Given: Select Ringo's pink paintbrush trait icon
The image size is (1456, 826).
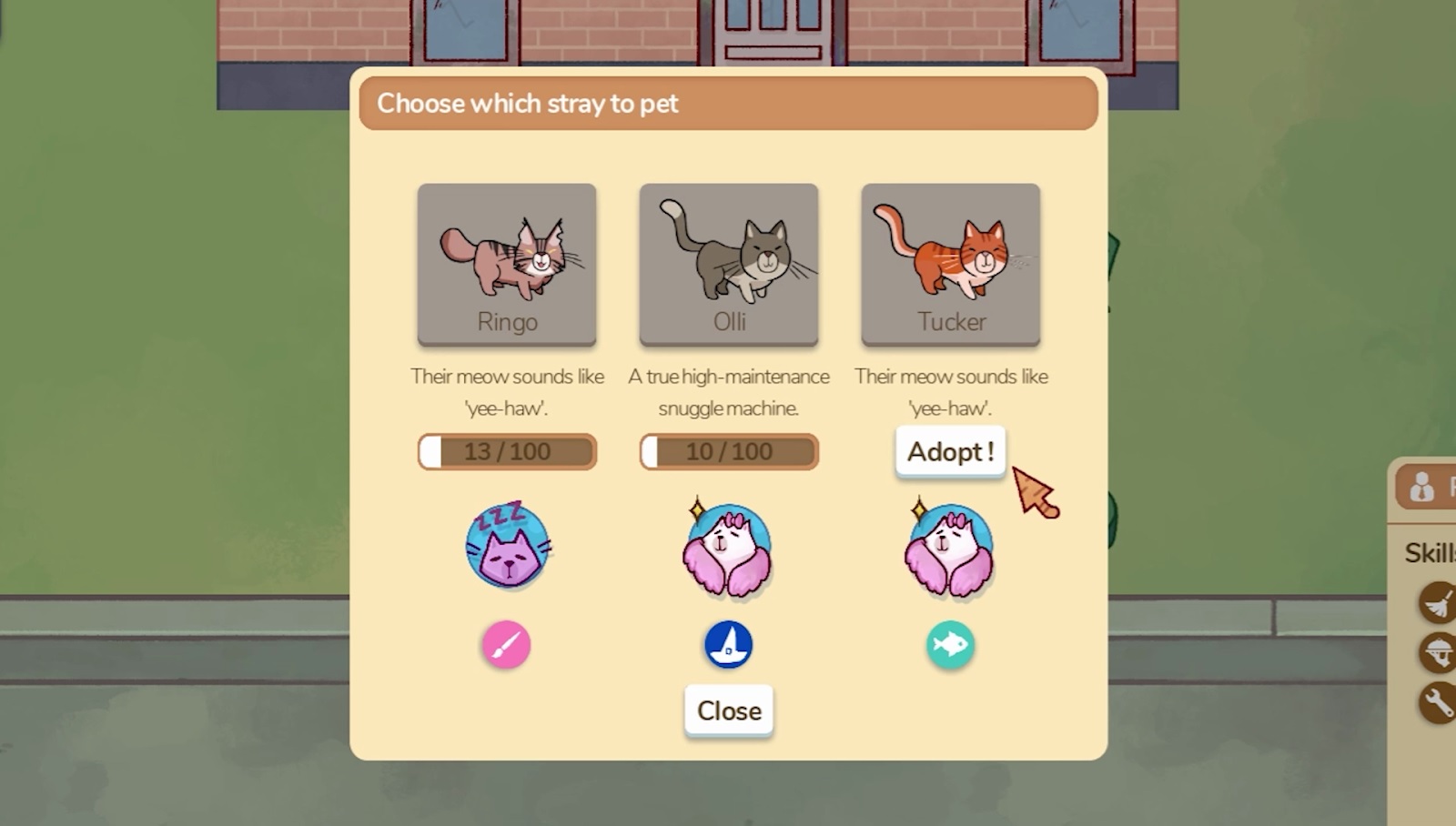Looking at the screenshot, I should coord(507,644).
